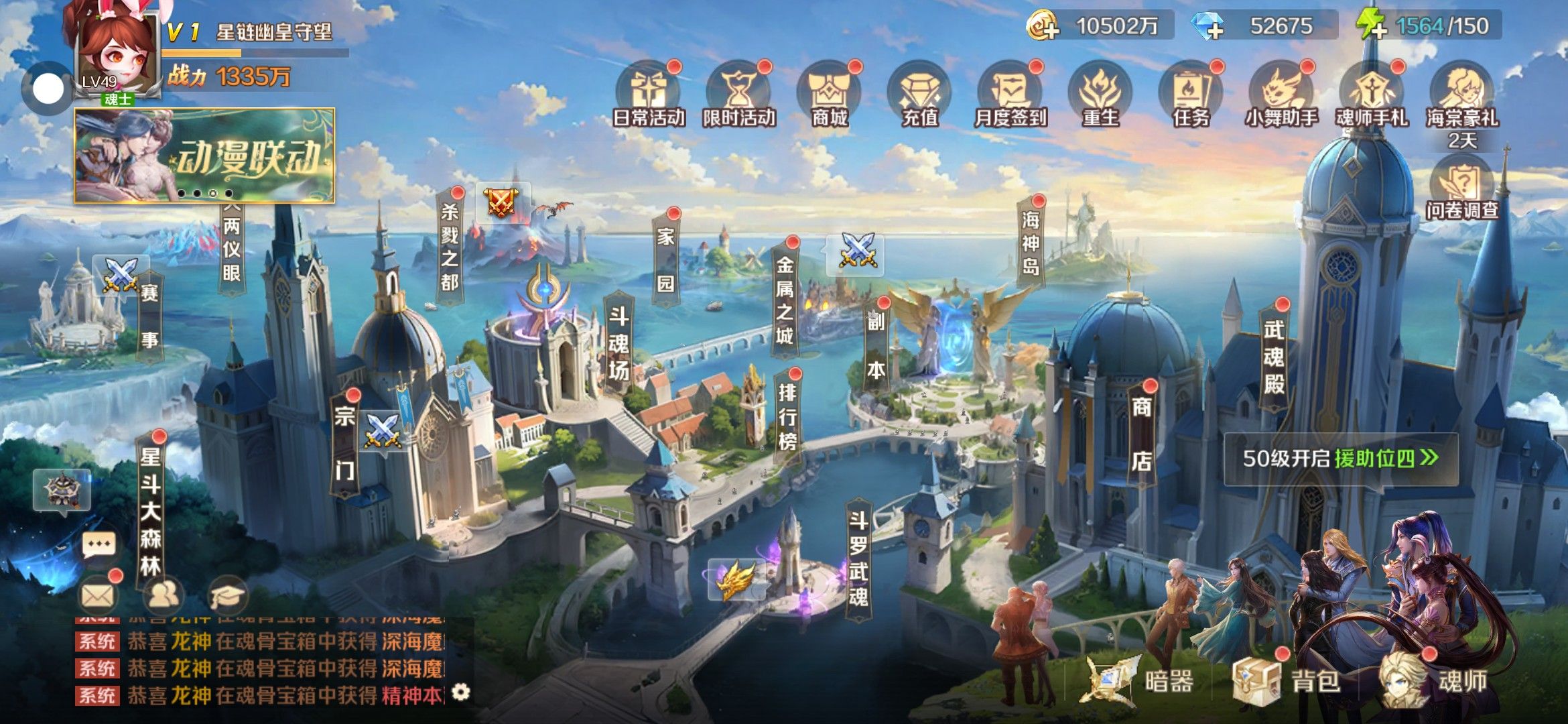
Task: Open the 暗器 hidden weapons menu
Action: point(1139,681)
